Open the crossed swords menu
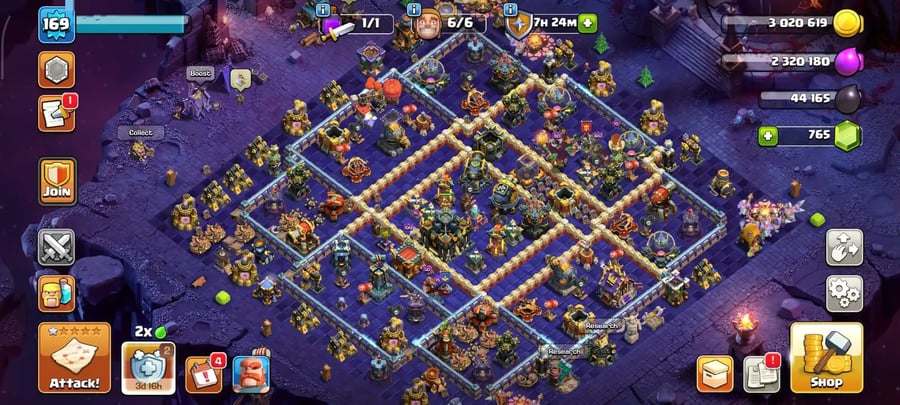Viewport: 900px width, 405px height. click(x=57, y=246)
